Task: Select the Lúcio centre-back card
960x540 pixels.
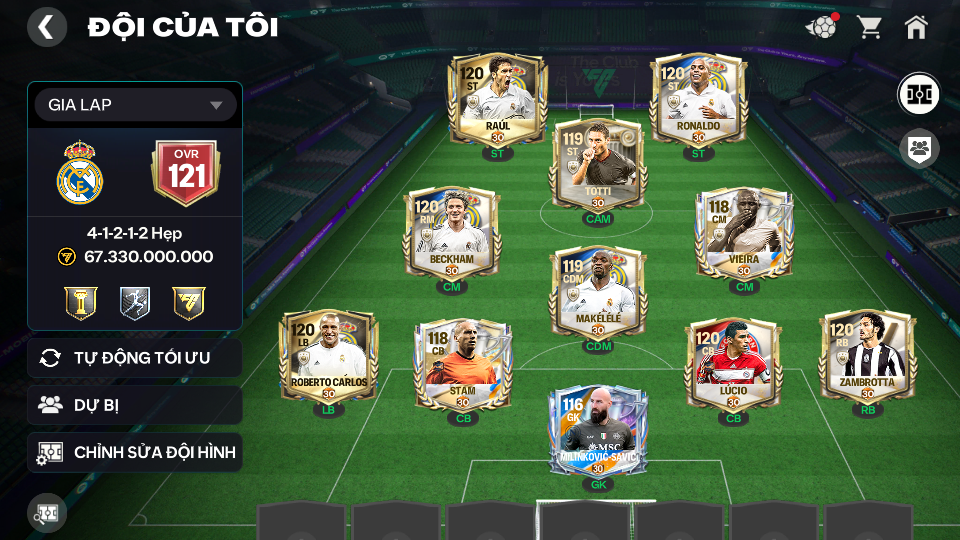Action: pos(733,365)
